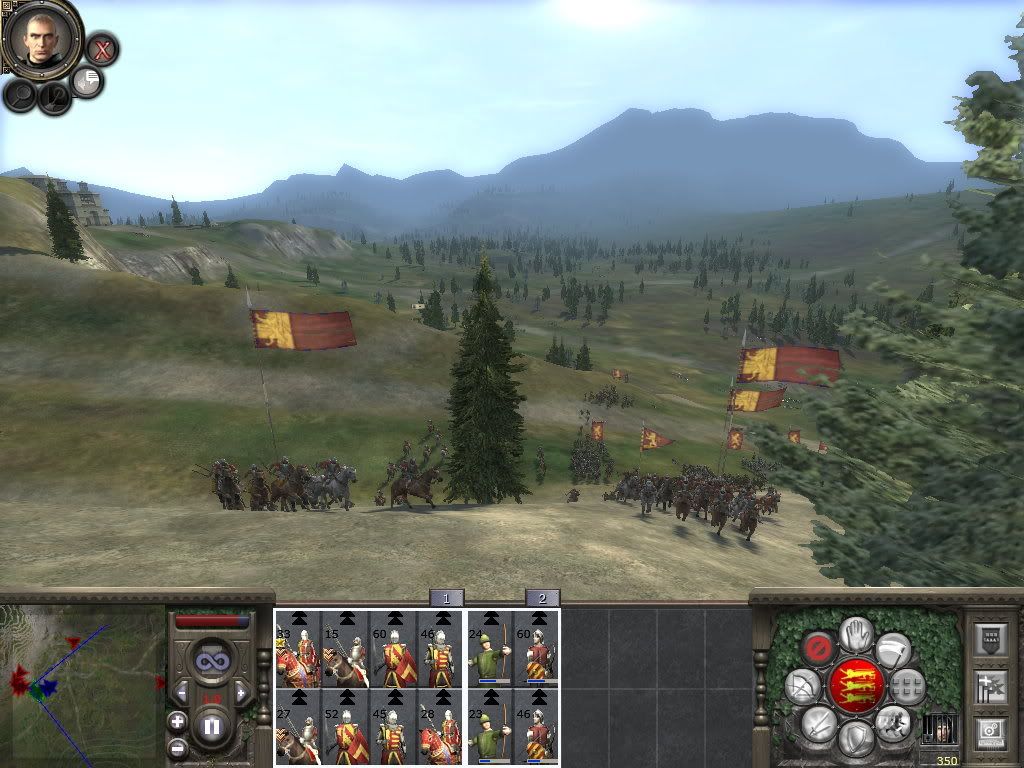This screenshot has height=768, width=1024.
Task: Pause the battle
Action: 211,727
